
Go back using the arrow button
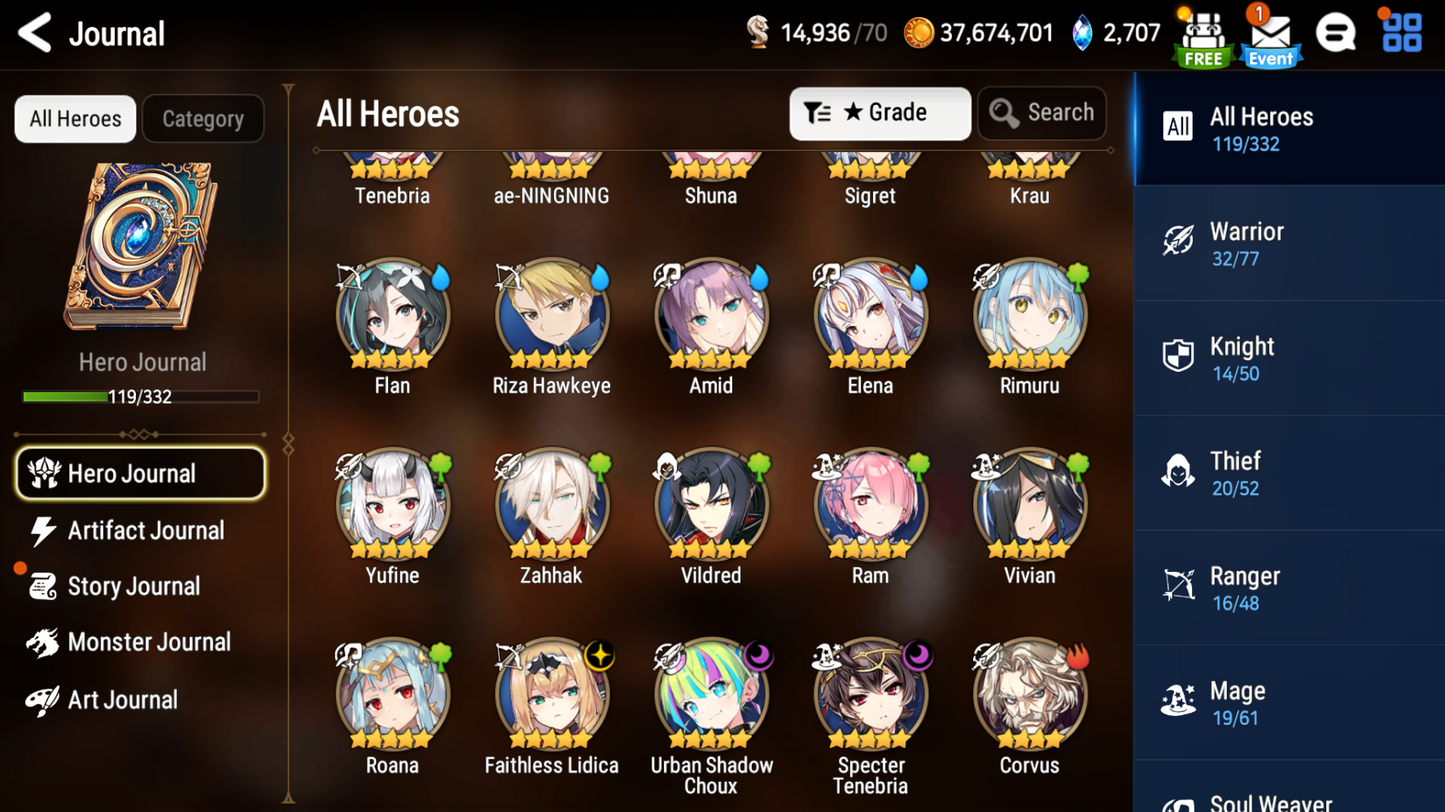click(32, 32)
